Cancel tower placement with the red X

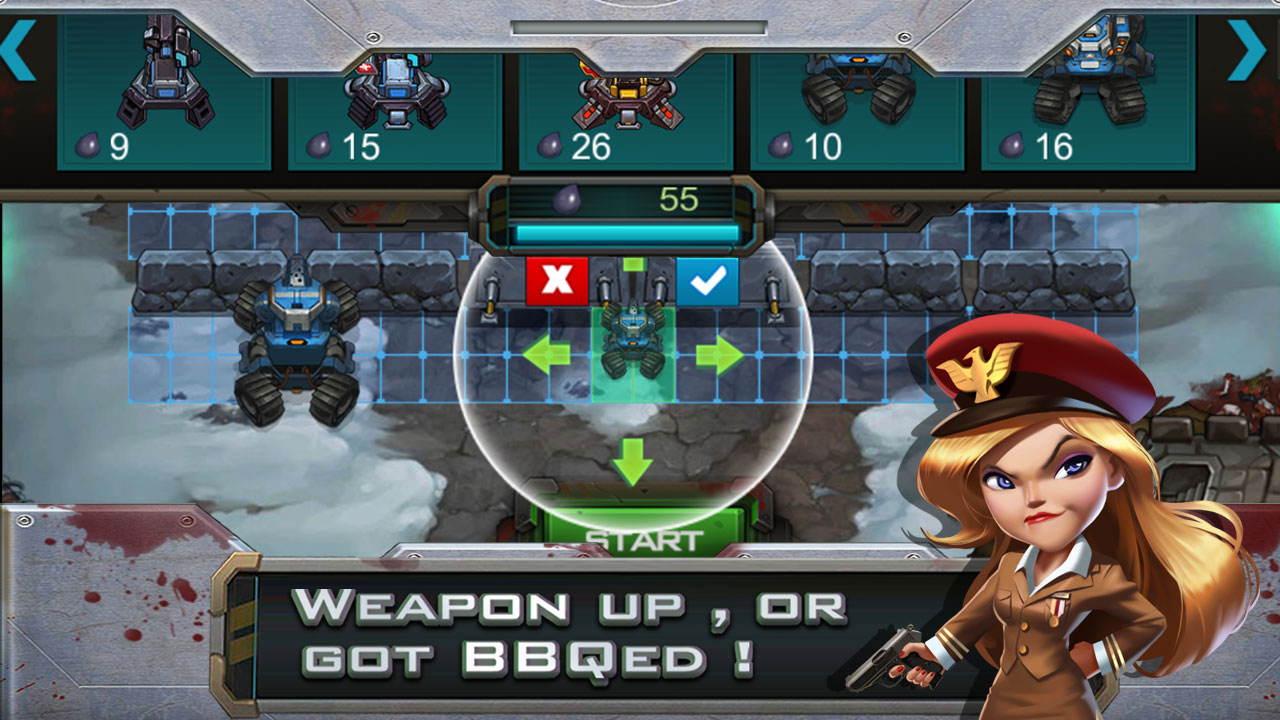(x=556, y=280)
